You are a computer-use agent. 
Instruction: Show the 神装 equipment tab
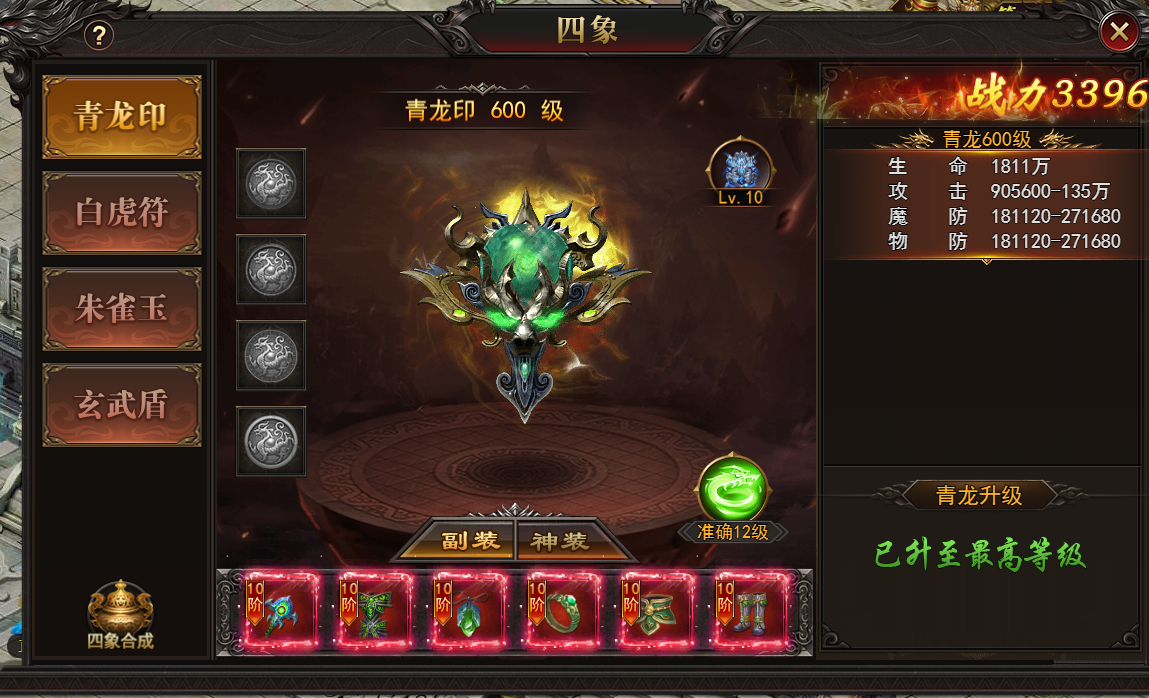coord(559,541)
